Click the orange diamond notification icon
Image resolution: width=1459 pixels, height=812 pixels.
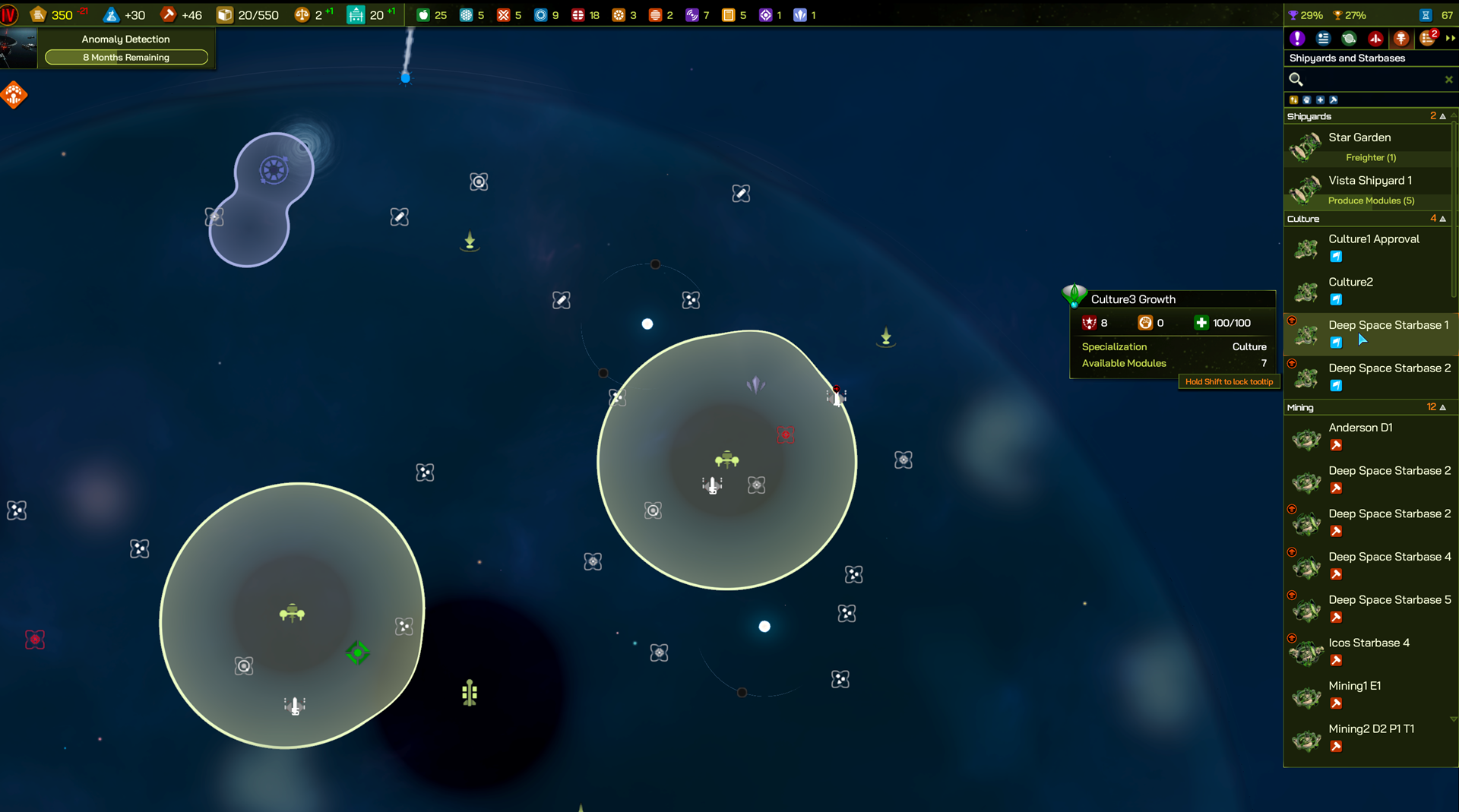click(14, 95)
